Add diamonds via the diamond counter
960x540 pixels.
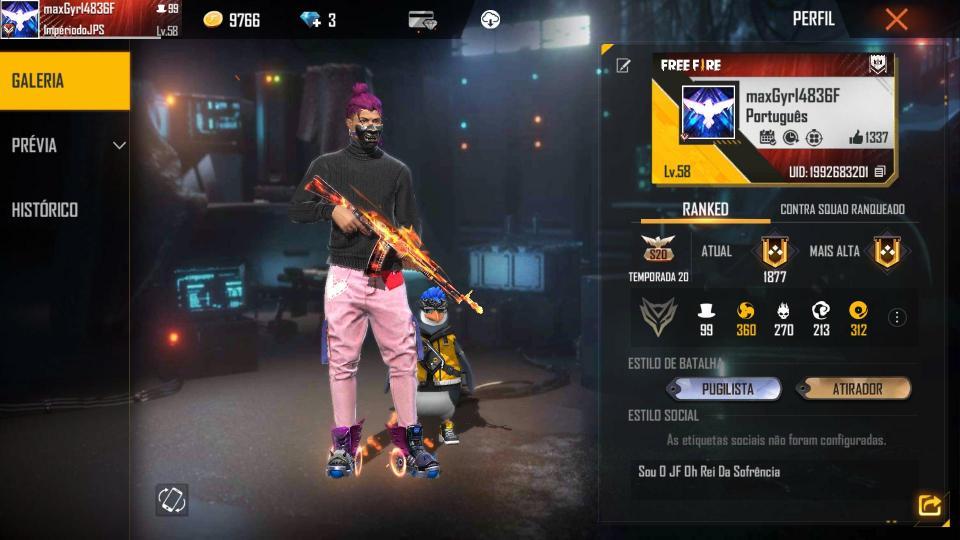(x=318, y=20)
